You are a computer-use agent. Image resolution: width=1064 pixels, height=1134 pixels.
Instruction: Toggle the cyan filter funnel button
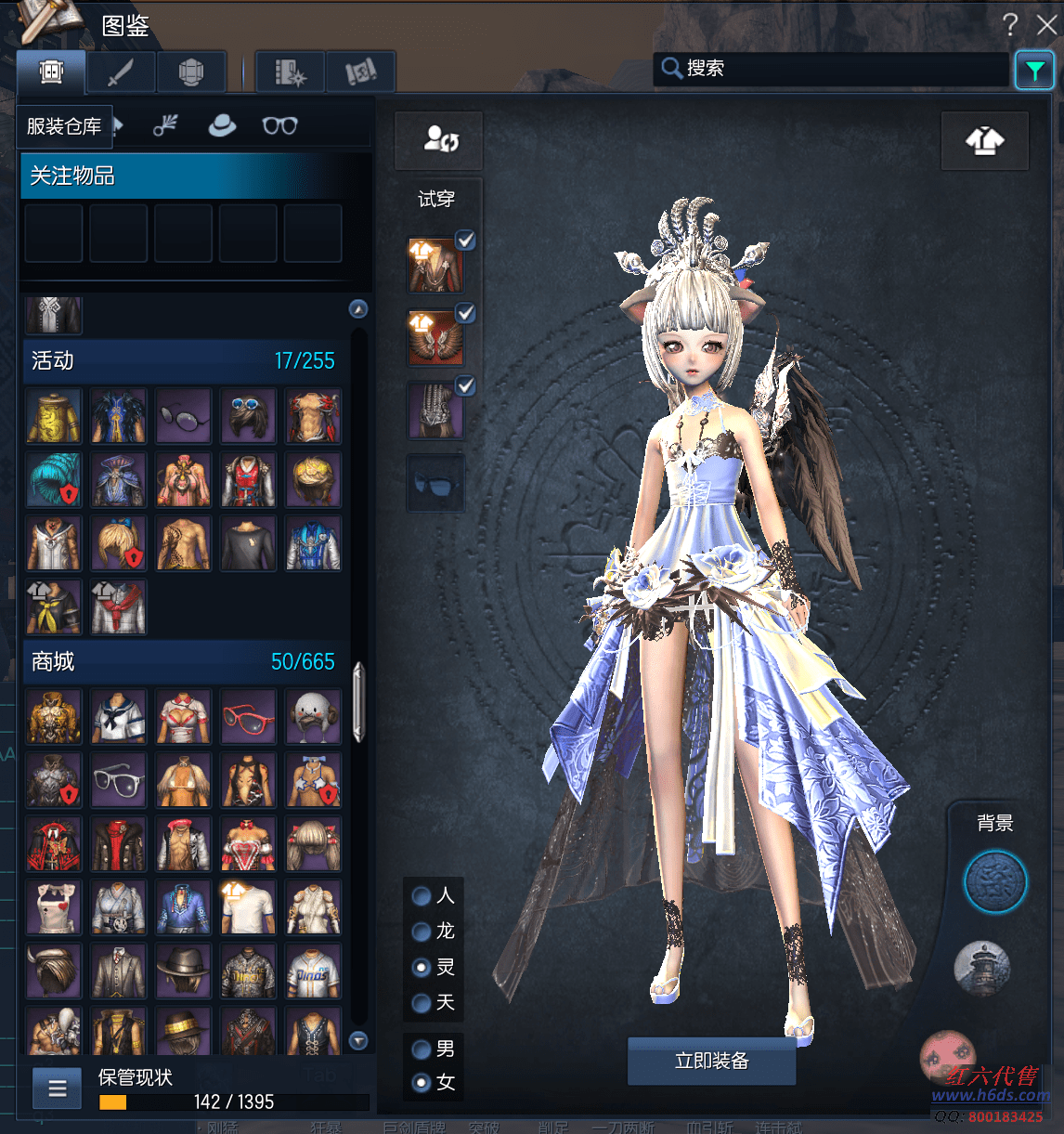pyautogui.click(x=1034, y=71)
